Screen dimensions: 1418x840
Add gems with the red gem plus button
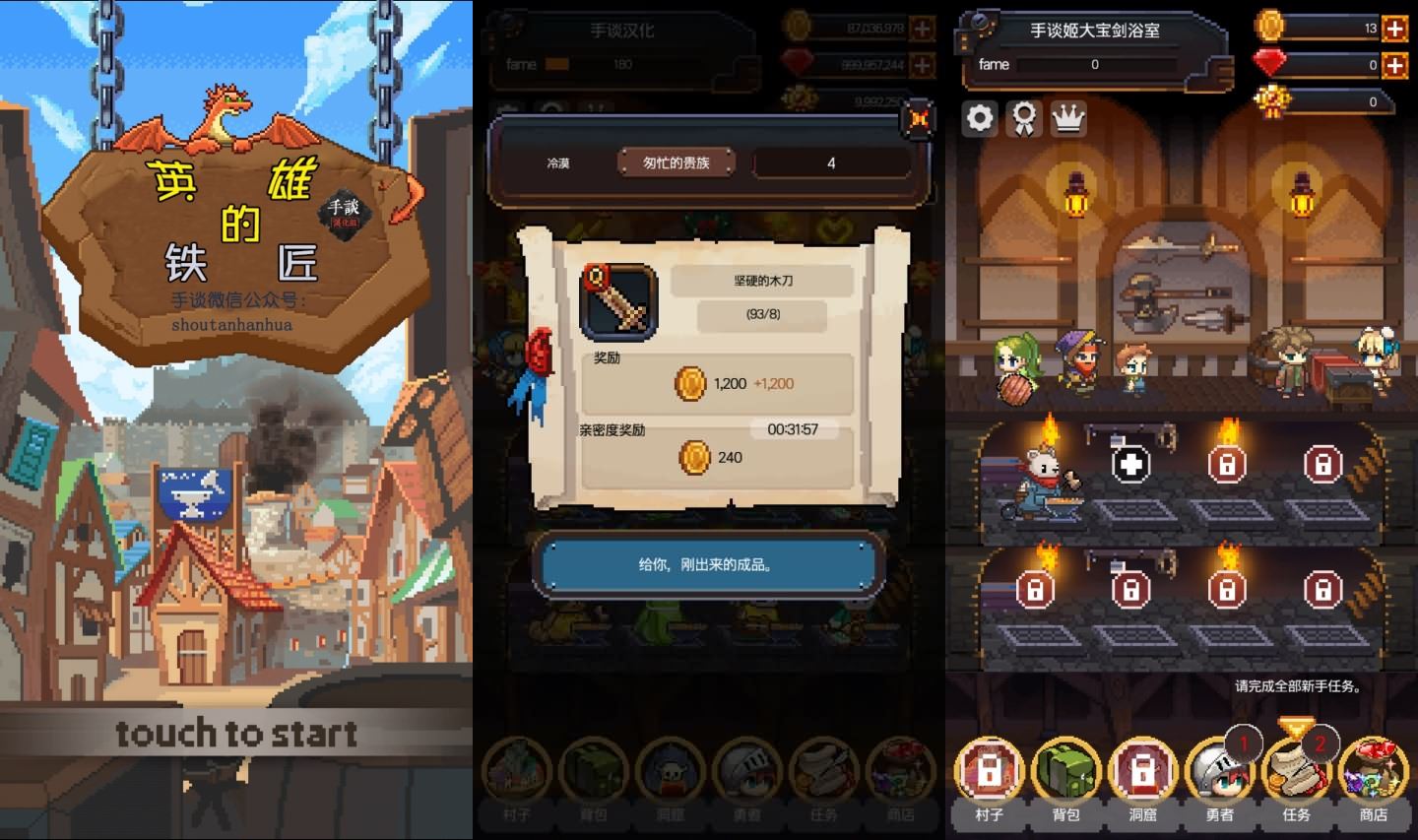(x=1395, y=66)
